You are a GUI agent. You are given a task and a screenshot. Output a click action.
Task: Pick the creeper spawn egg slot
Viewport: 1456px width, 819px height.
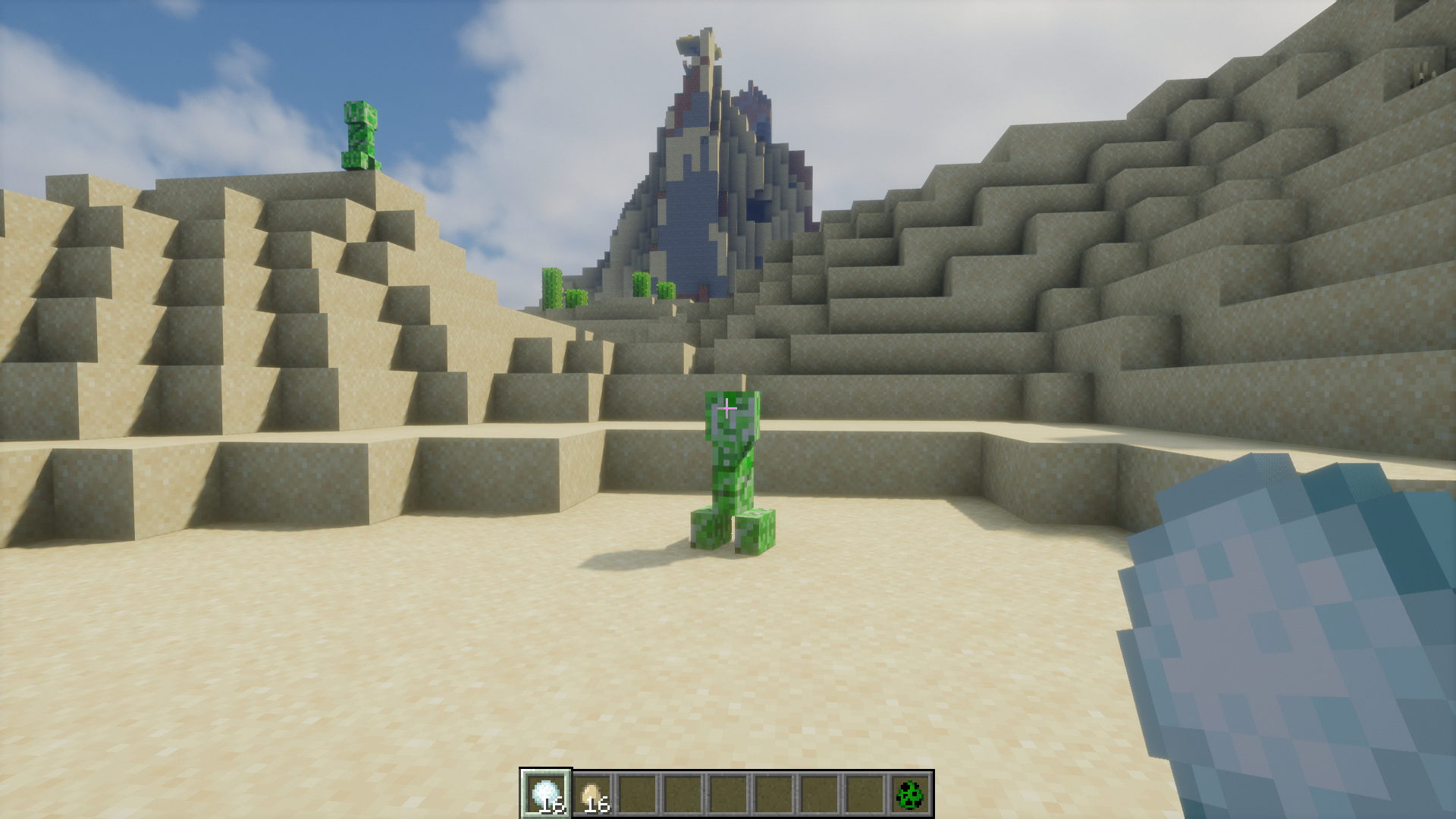909,794
